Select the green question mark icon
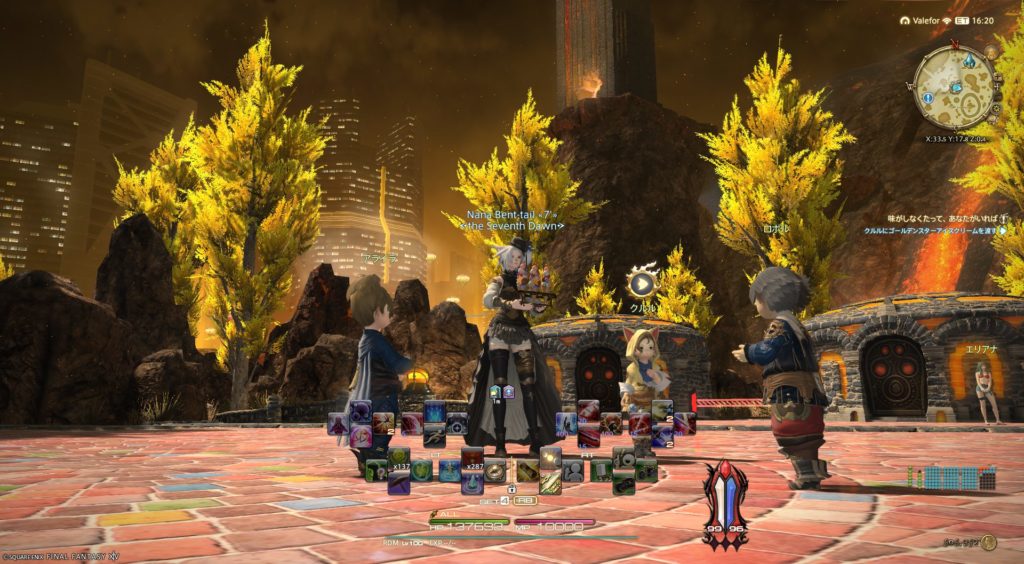1024x564 pixels. coord(377,470)
